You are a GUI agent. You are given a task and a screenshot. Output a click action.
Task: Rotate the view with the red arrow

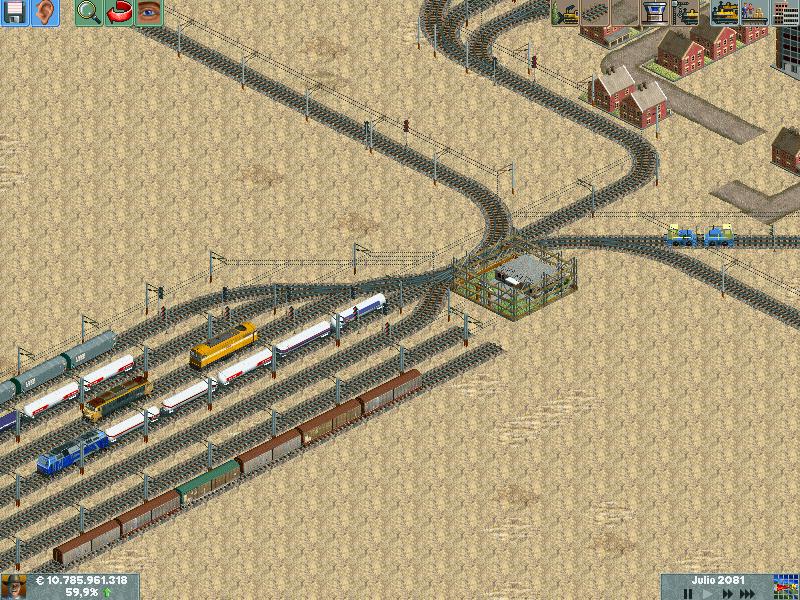click(119, 13)
